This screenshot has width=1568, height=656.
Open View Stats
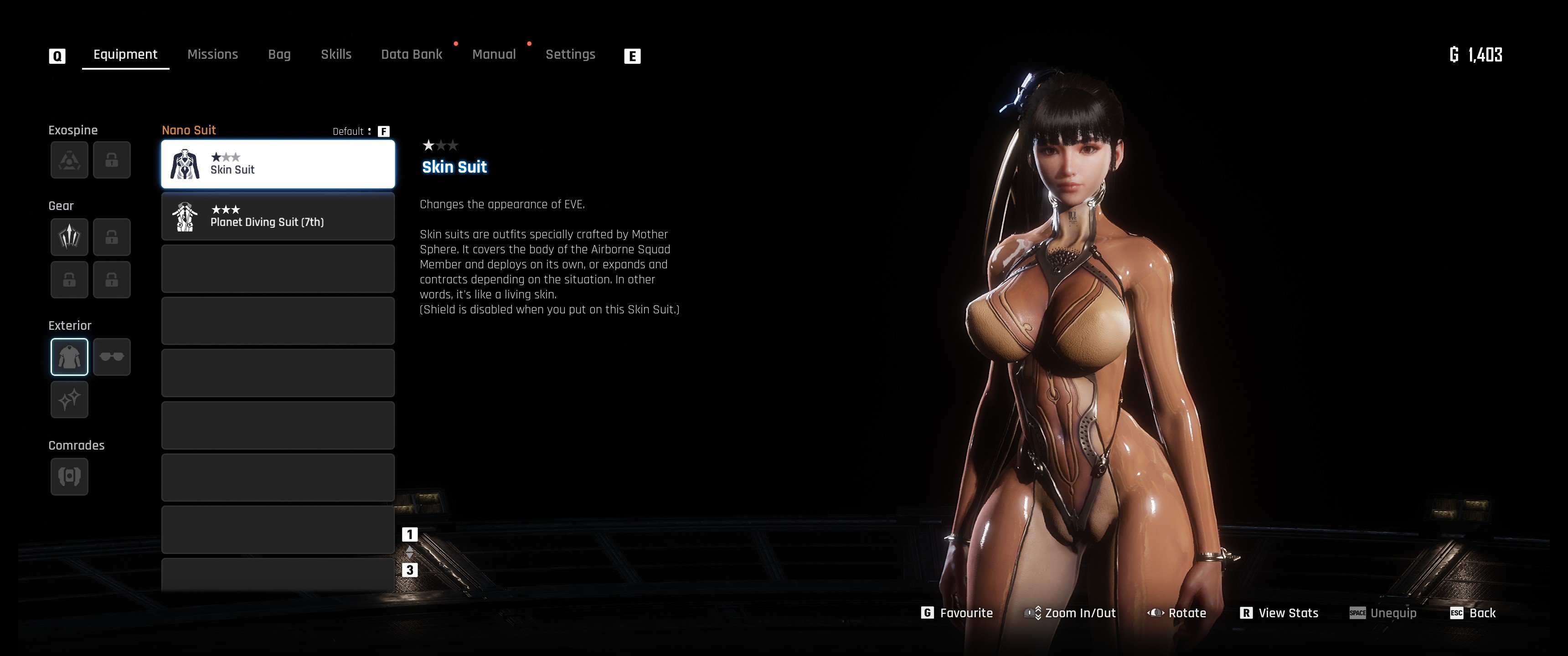(x=1279, y=613)
